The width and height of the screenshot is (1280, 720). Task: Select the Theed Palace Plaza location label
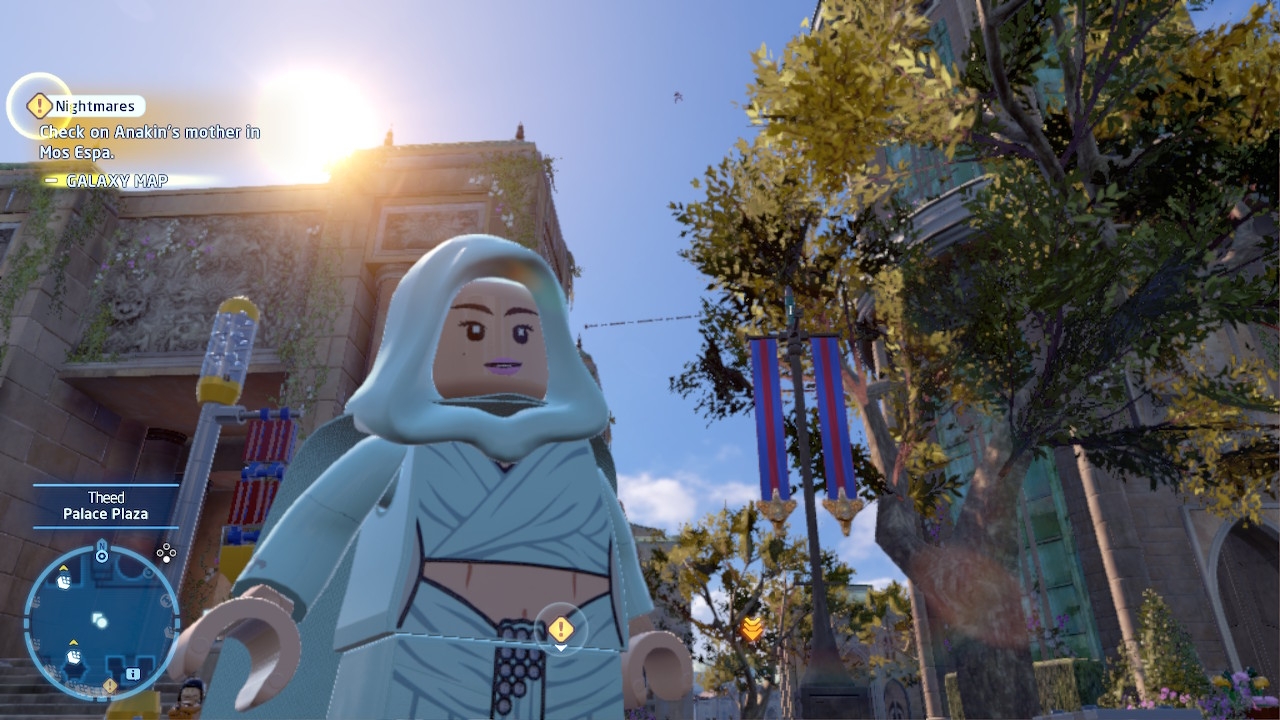105,506
